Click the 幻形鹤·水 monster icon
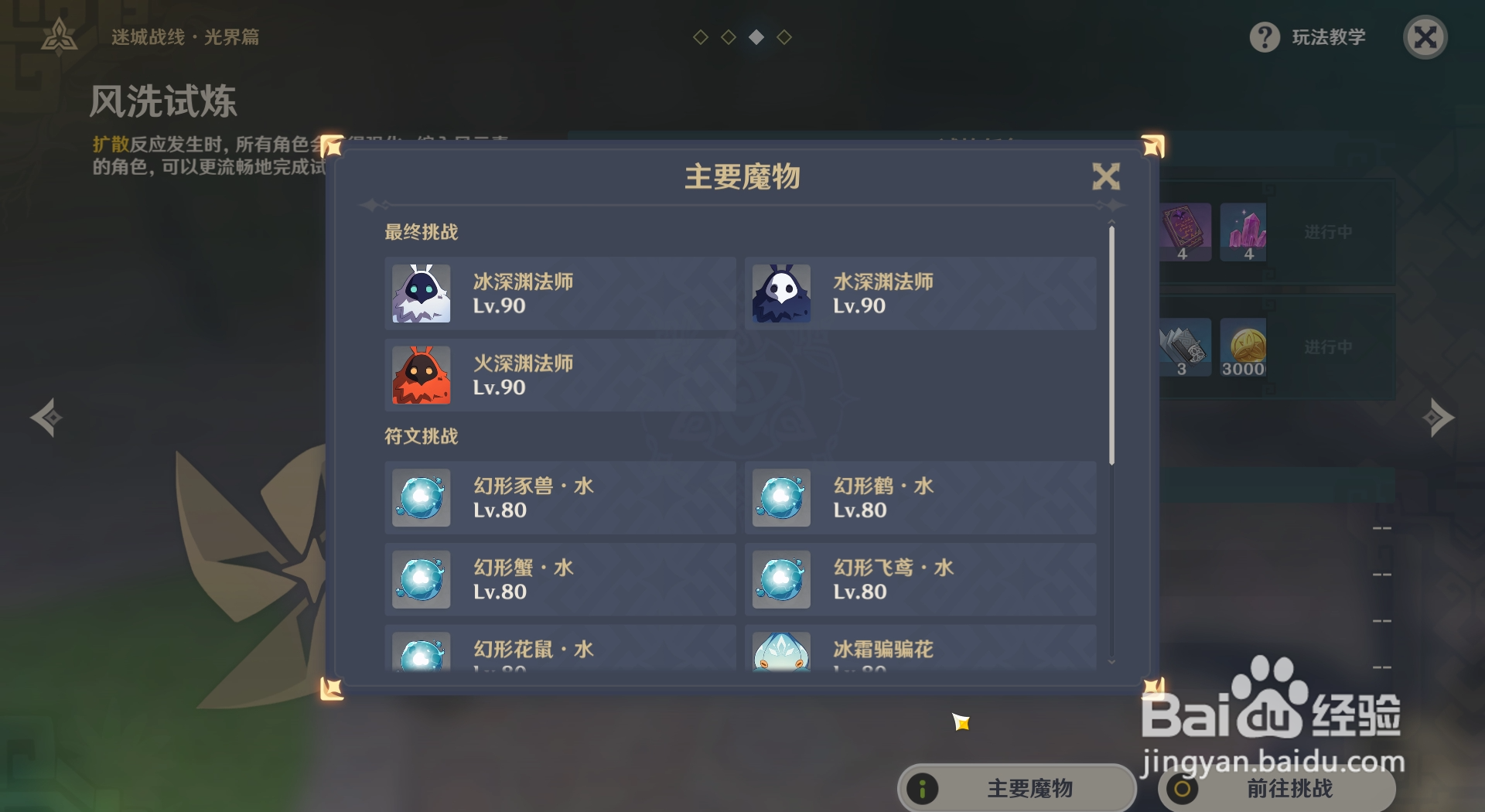 (x=781, y=498)
